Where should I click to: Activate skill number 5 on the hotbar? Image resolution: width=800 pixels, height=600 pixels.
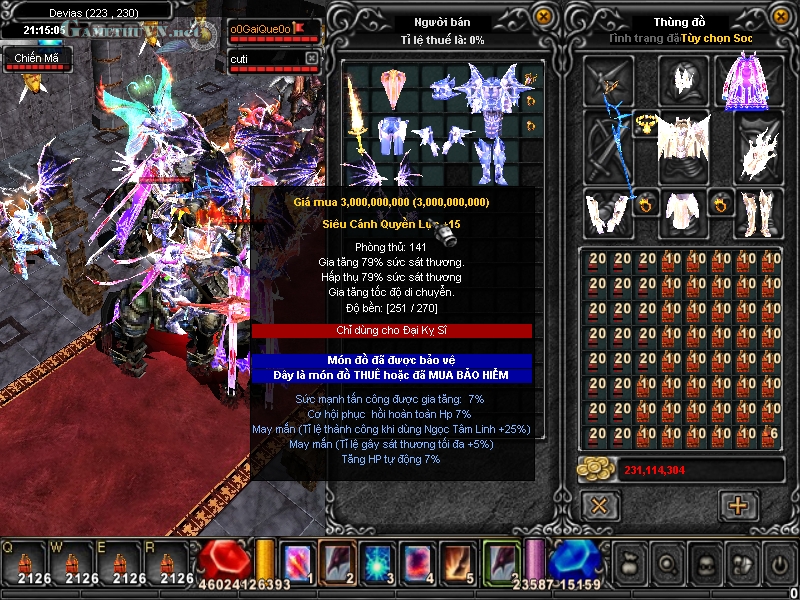coord(460,562)
